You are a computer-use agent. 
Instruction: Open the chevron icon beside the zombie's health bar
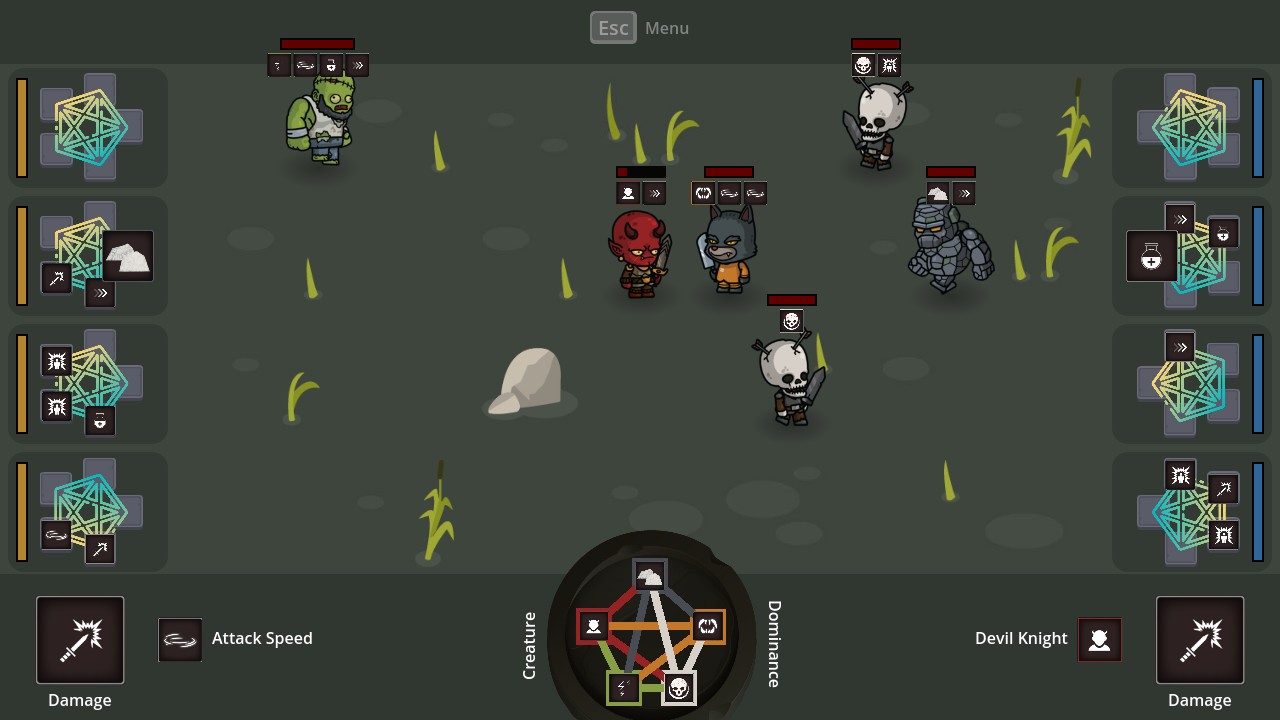[x=357, y=65]
